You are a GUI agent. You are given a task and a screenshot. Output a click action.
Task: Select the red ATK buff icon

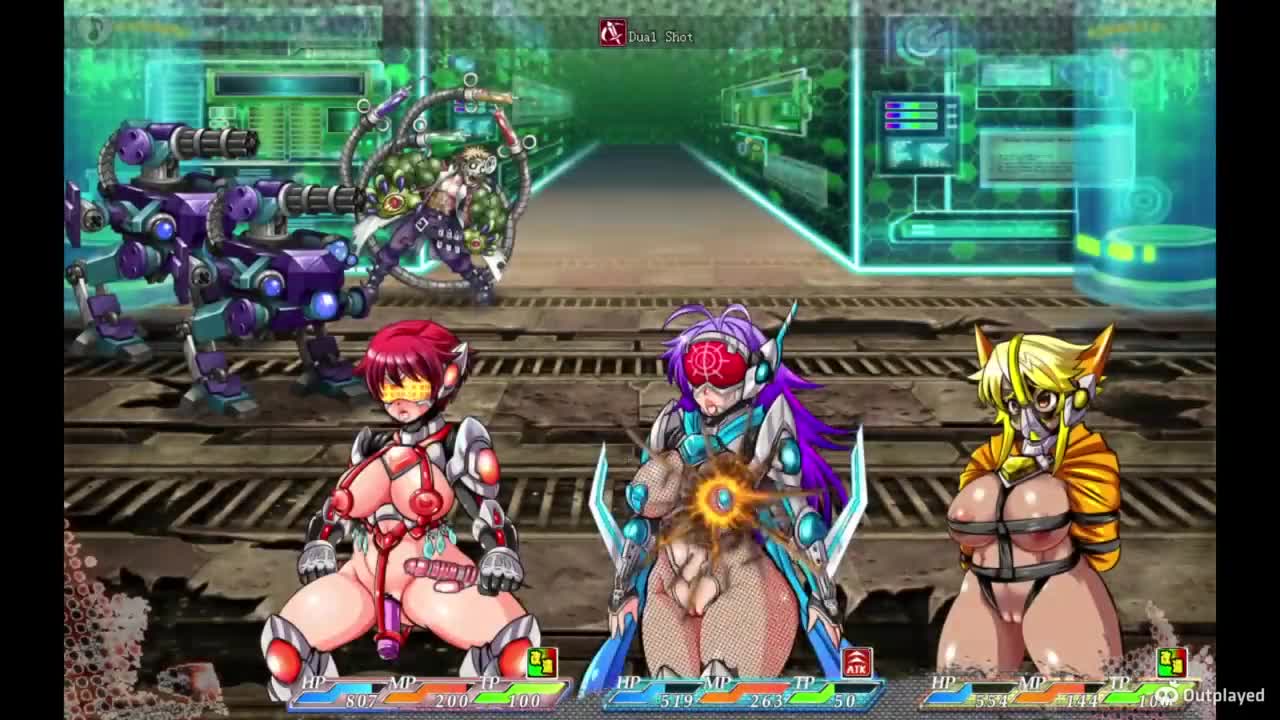coord(856,662)
